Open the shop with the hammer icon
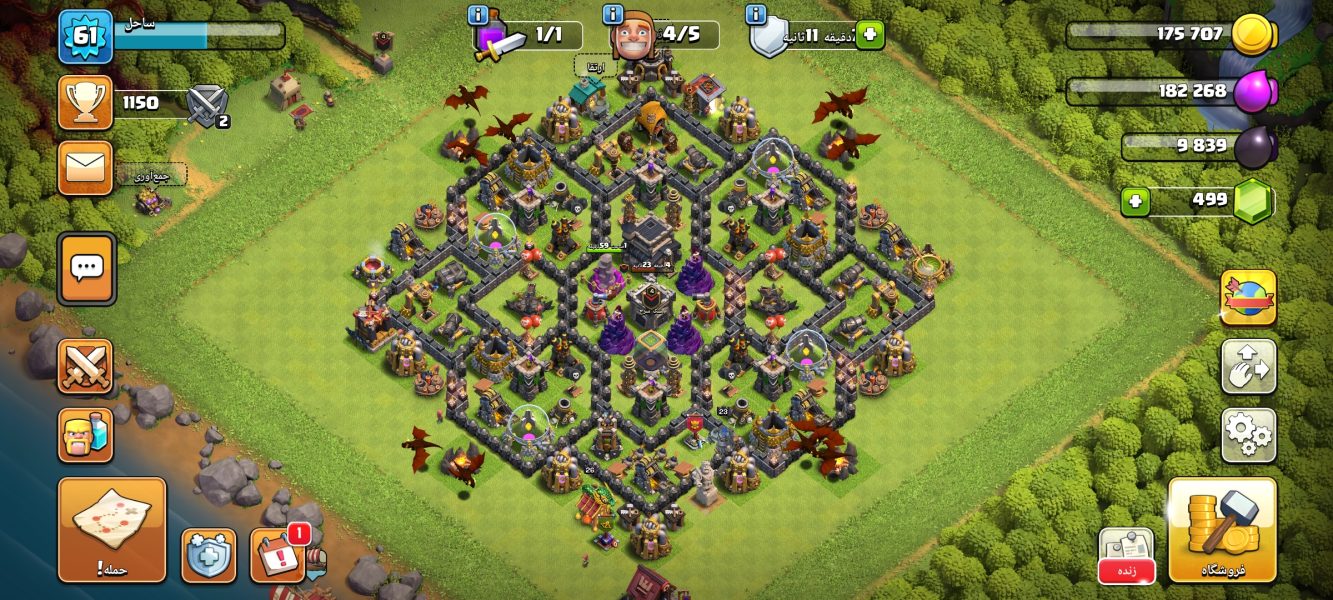Screen dimensions: 1333x600 (x=1222, y=529)
